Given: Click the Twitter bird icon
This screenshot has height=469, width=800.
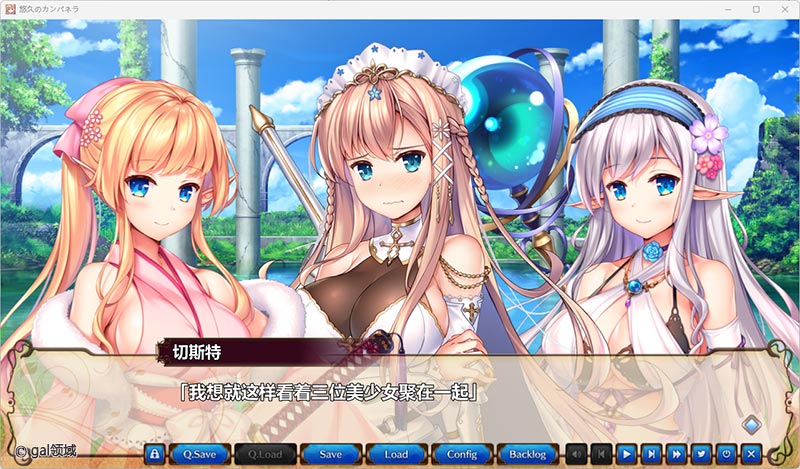Looking at the screenshot, I should click(x=702, y=453).
